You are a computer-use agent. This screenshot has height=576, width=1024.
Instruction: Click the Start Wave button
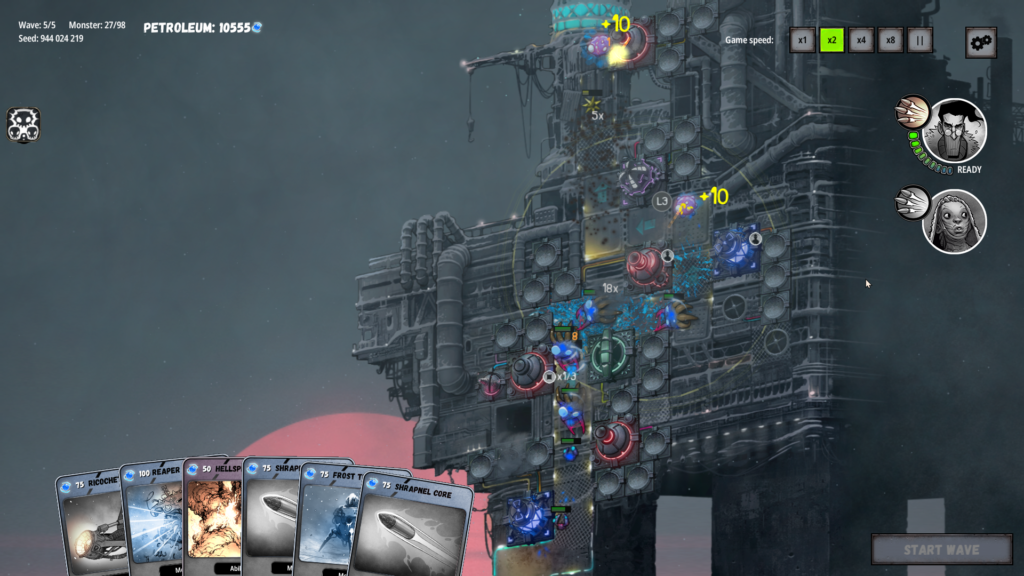click(x=941, y=549)
